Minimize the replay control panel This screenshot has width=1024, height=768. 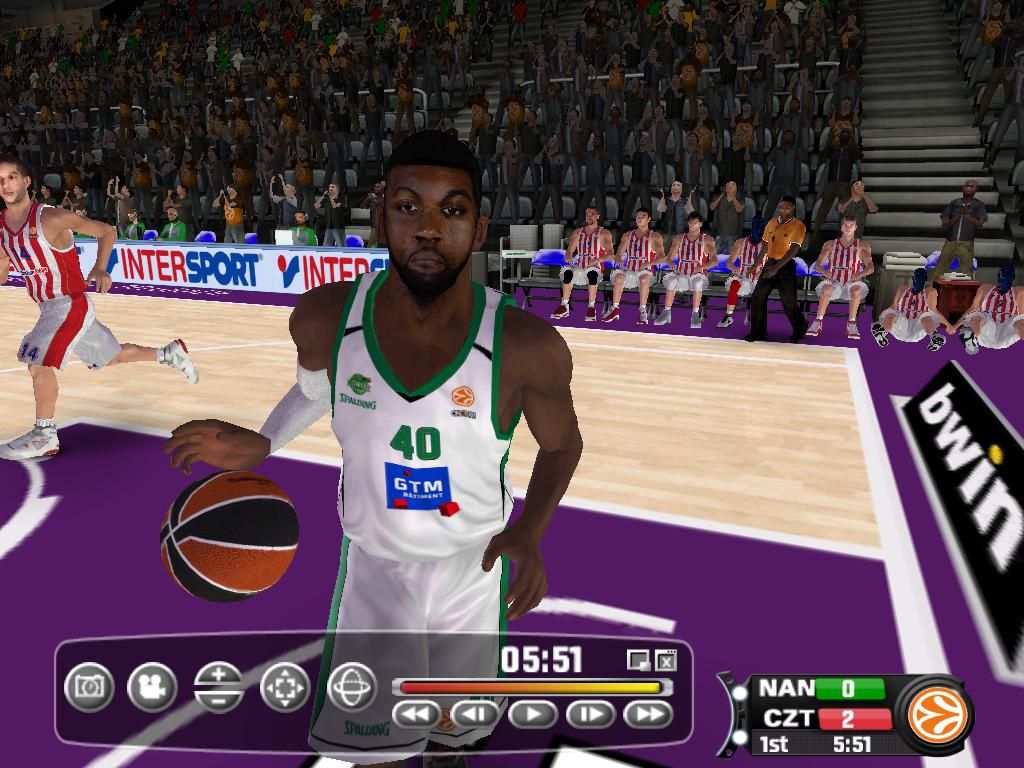click(x=638, y=660)
